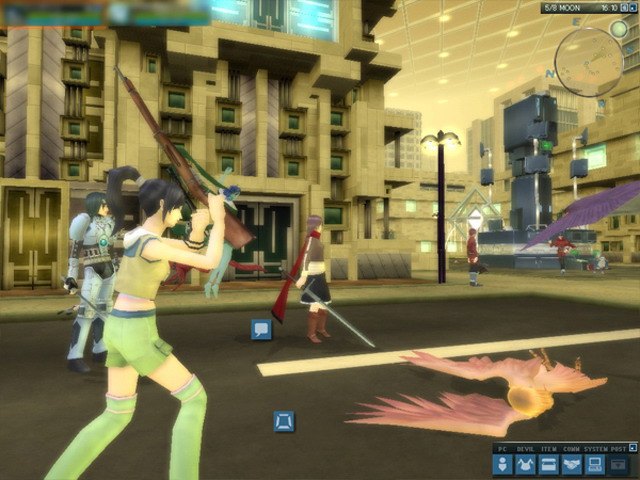Click the moon phase orb beside the minimap
The image size is (640, 480).
[619, 29]
